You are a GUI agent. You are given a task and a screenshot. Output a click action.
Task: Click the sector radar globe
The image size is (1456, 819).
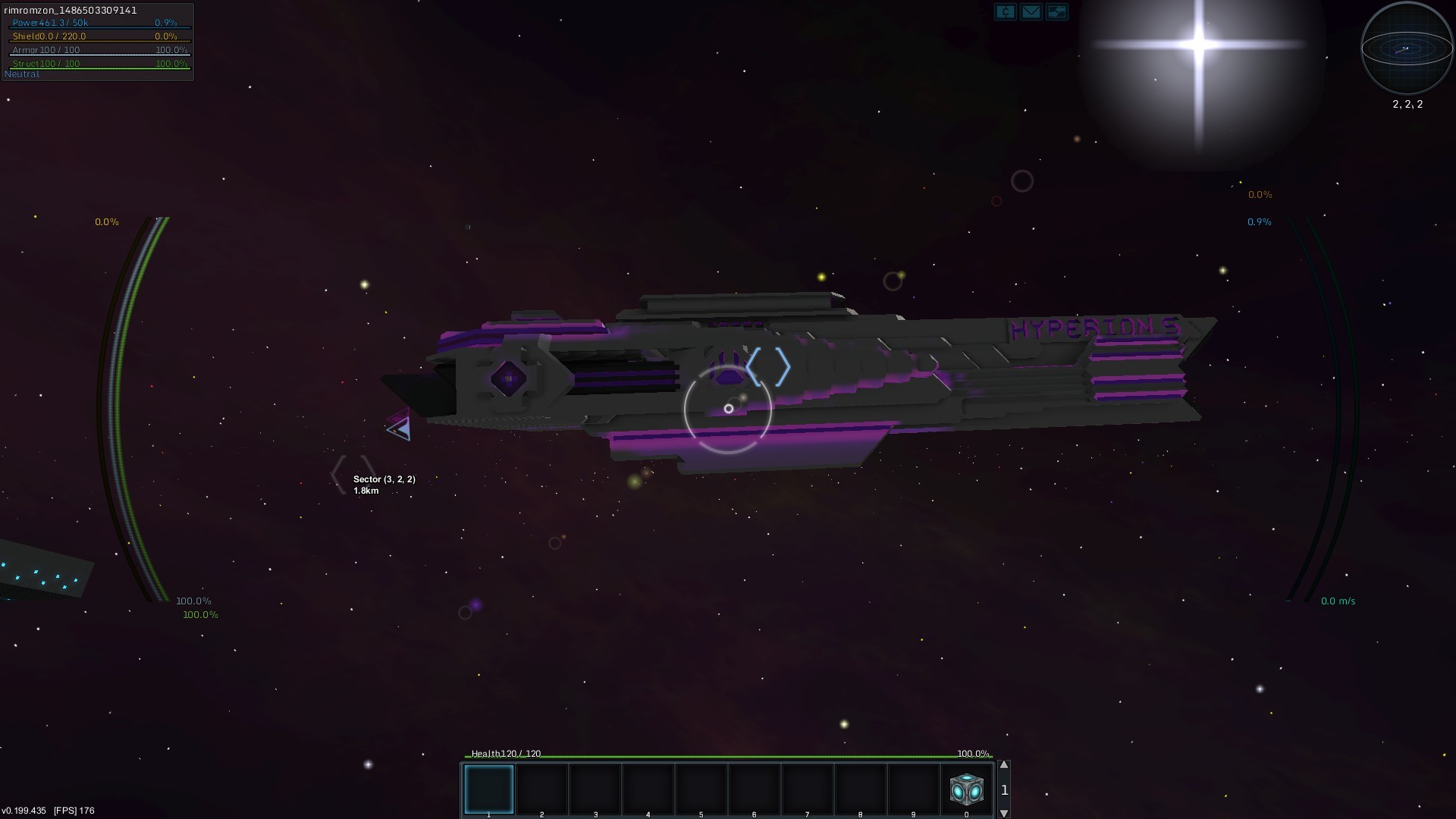click(1407, 49)
